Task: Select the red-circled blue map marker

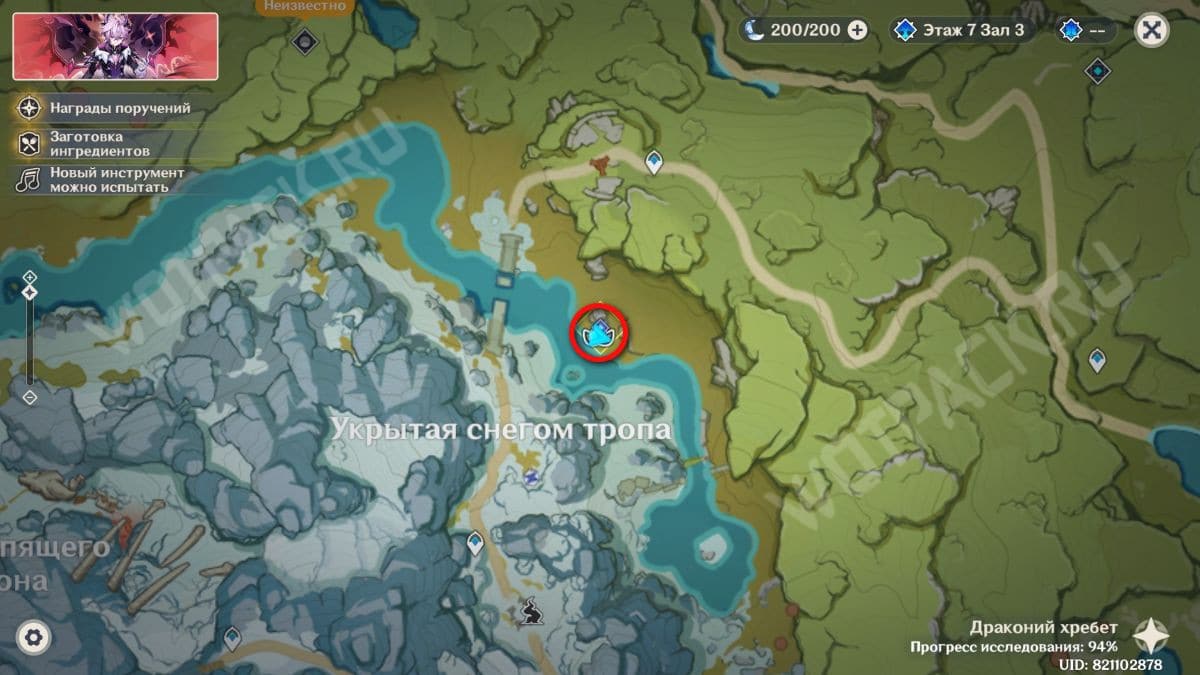Action: pos(600,333)
